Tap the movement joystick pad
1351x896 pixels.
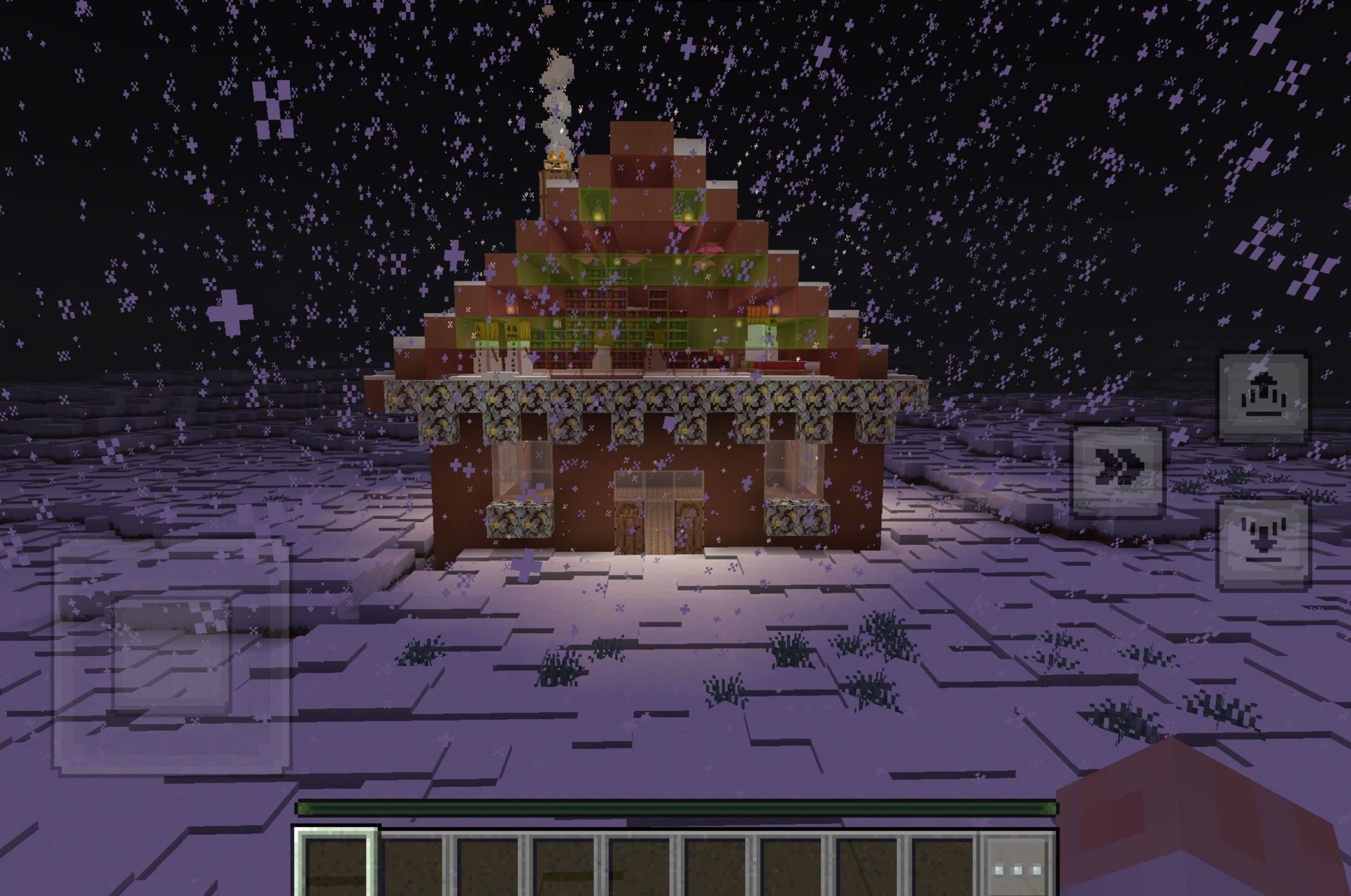(171, 654)
